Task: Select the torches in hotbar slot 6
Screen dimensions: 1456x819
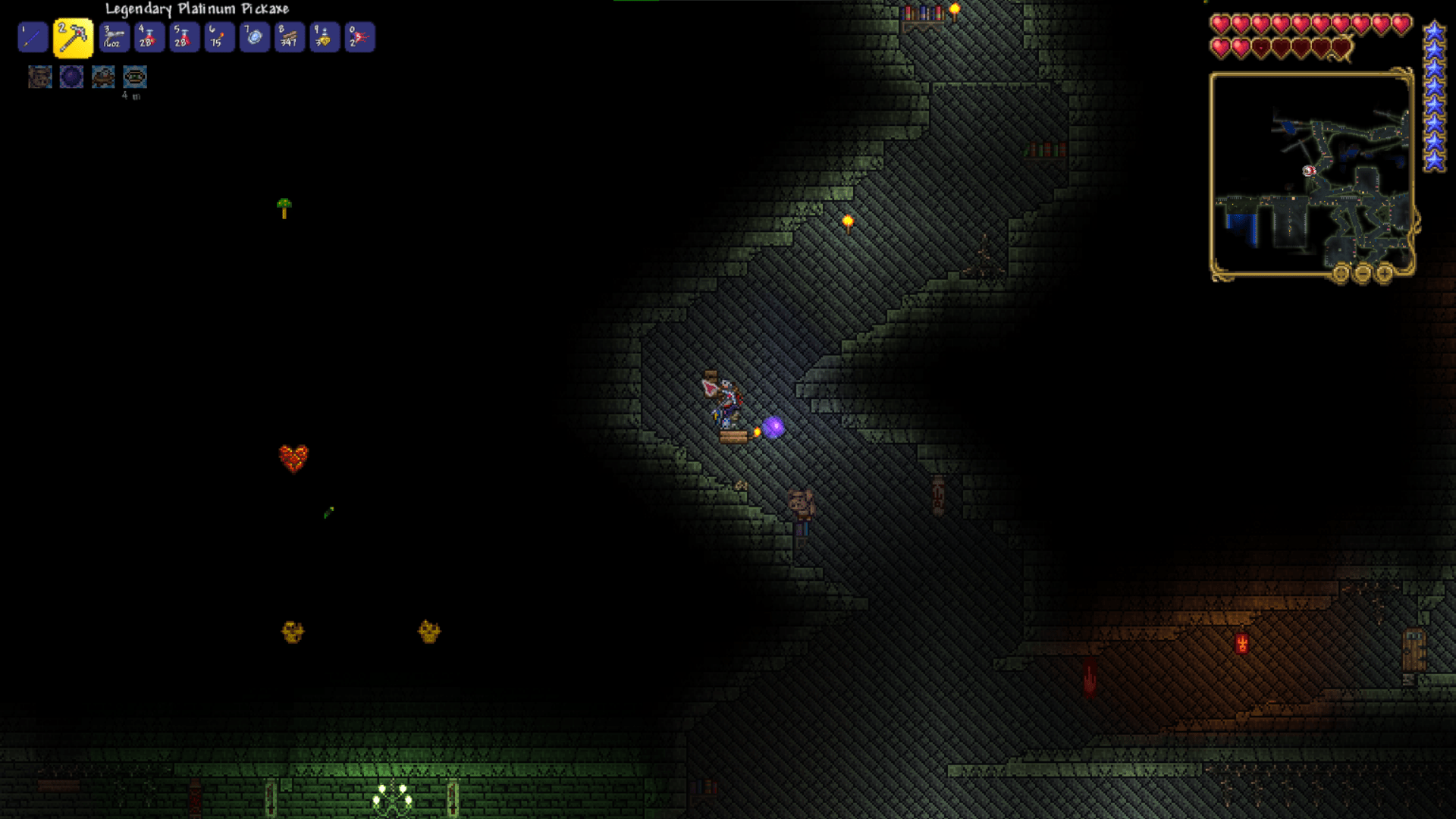Action: point(218,37)
